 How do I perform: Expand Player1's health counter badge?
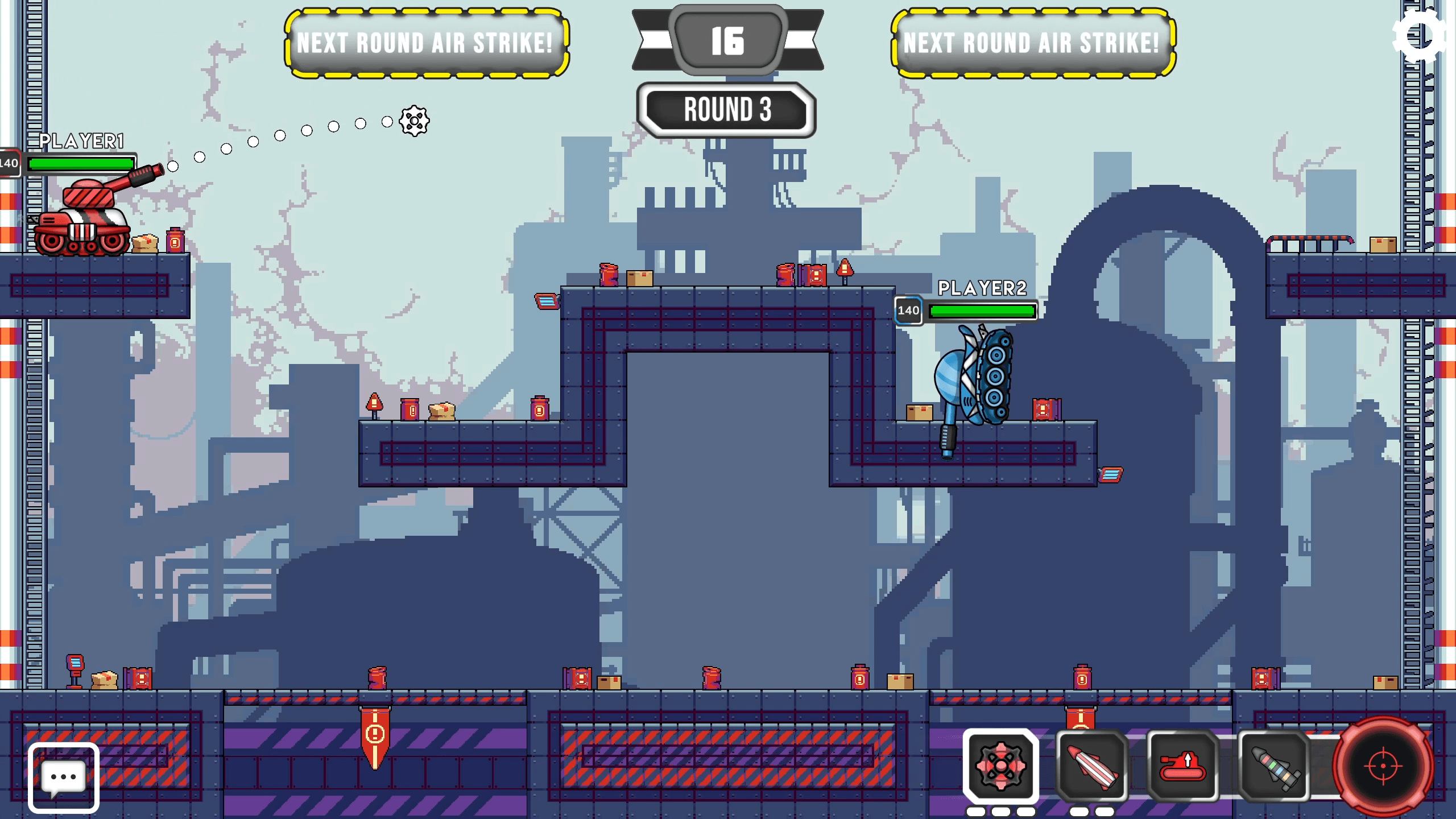(8, 163)
